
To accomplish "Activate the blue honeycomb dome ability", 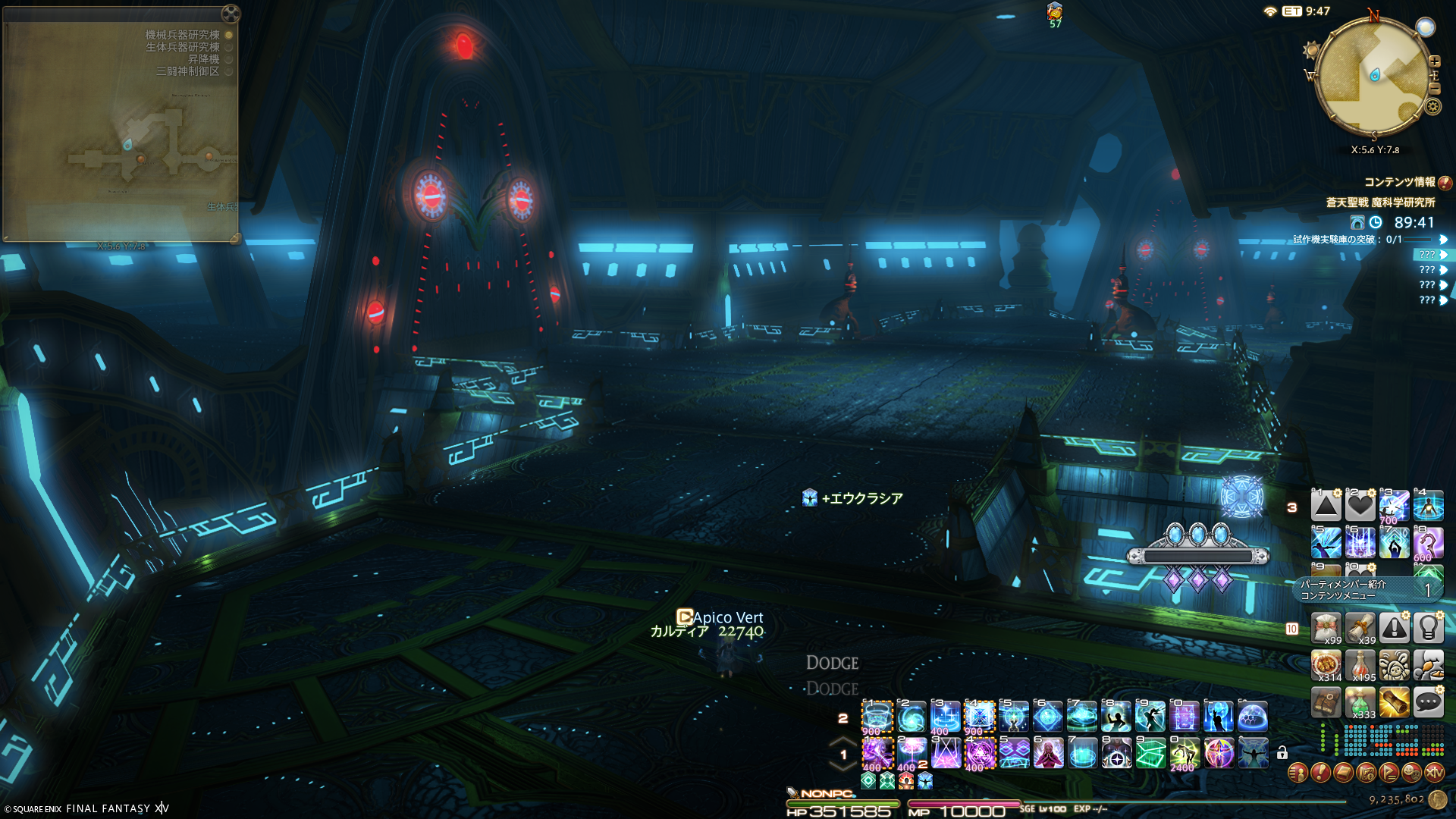I will [1252, 717].
